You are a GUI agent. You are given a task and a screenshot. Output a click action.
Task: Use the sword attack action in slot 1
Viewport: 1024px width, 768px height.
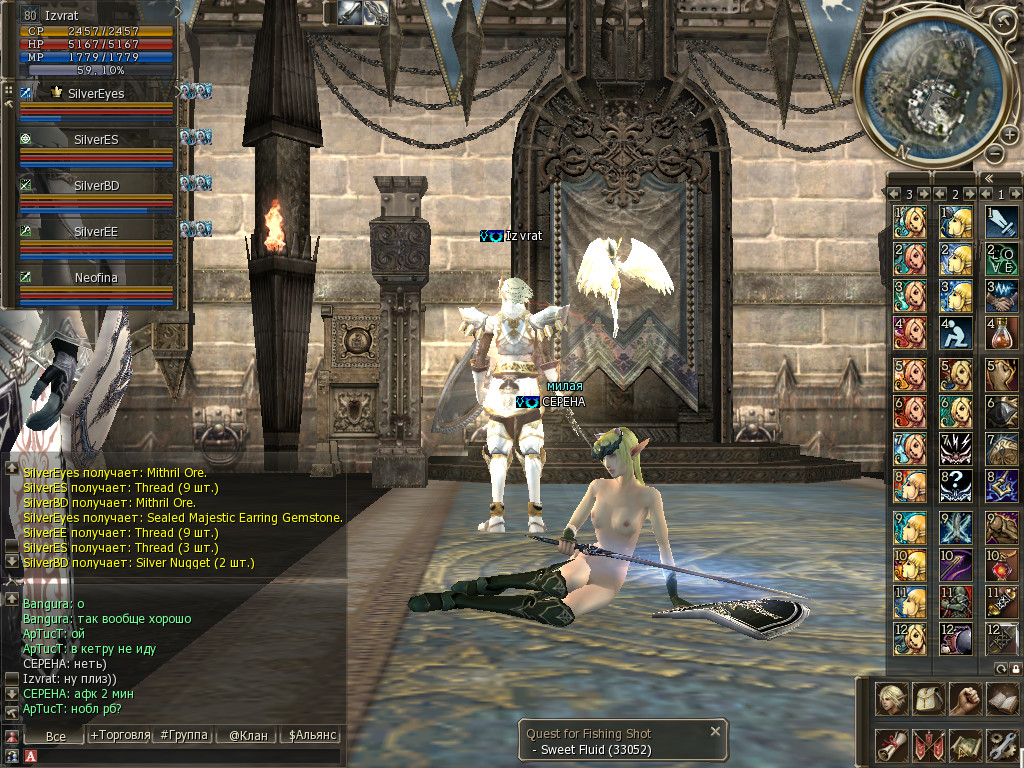point(1001,219)
